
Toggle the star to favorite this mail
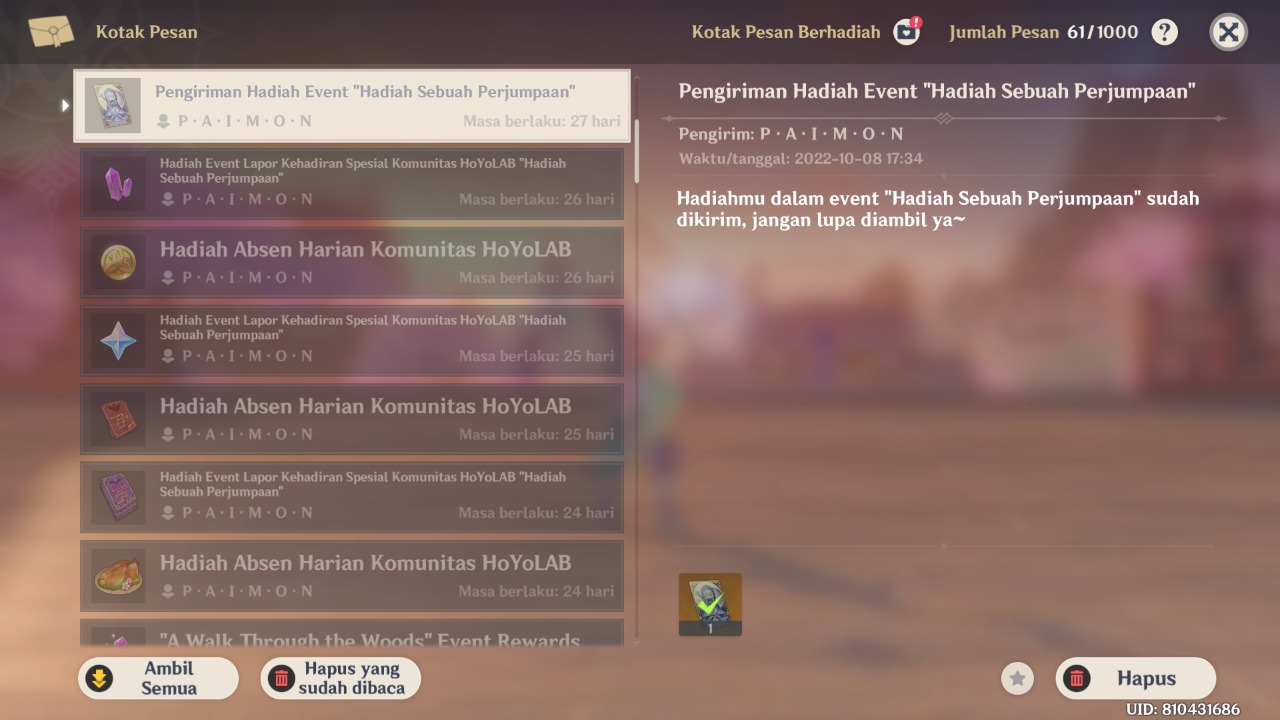pyautogui.click(x=1017, y=678)
